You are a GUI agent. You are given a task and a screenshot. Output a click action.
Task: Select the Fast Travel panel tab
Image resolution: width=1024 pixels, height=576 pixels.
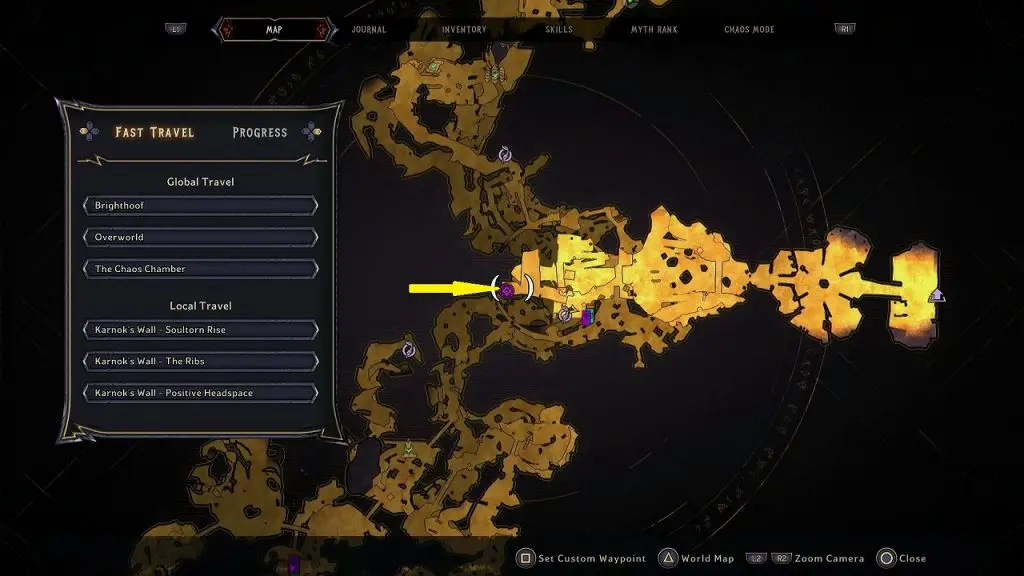tap(155, 132)
